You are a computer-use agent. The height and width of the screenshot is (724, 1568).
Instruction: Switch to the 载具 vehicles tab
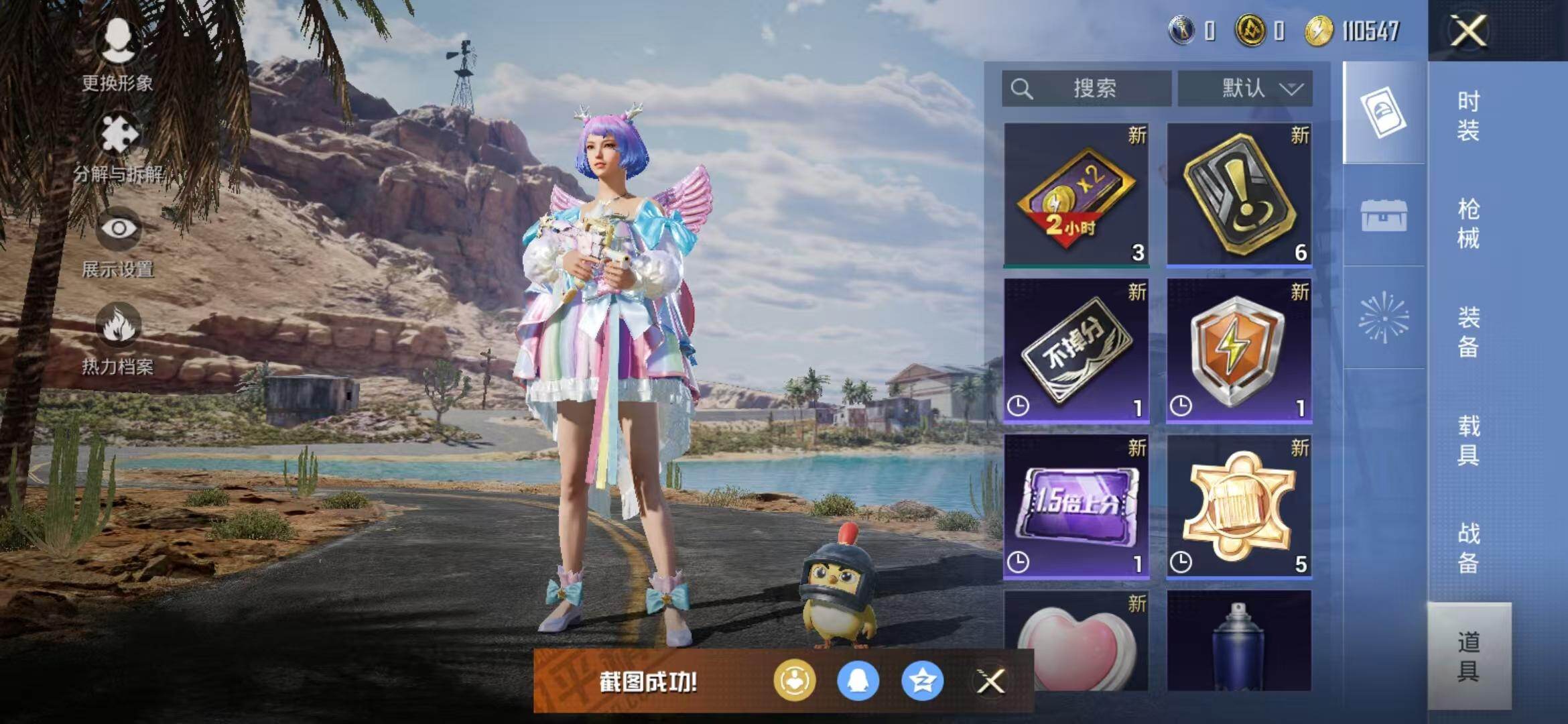1468,440
